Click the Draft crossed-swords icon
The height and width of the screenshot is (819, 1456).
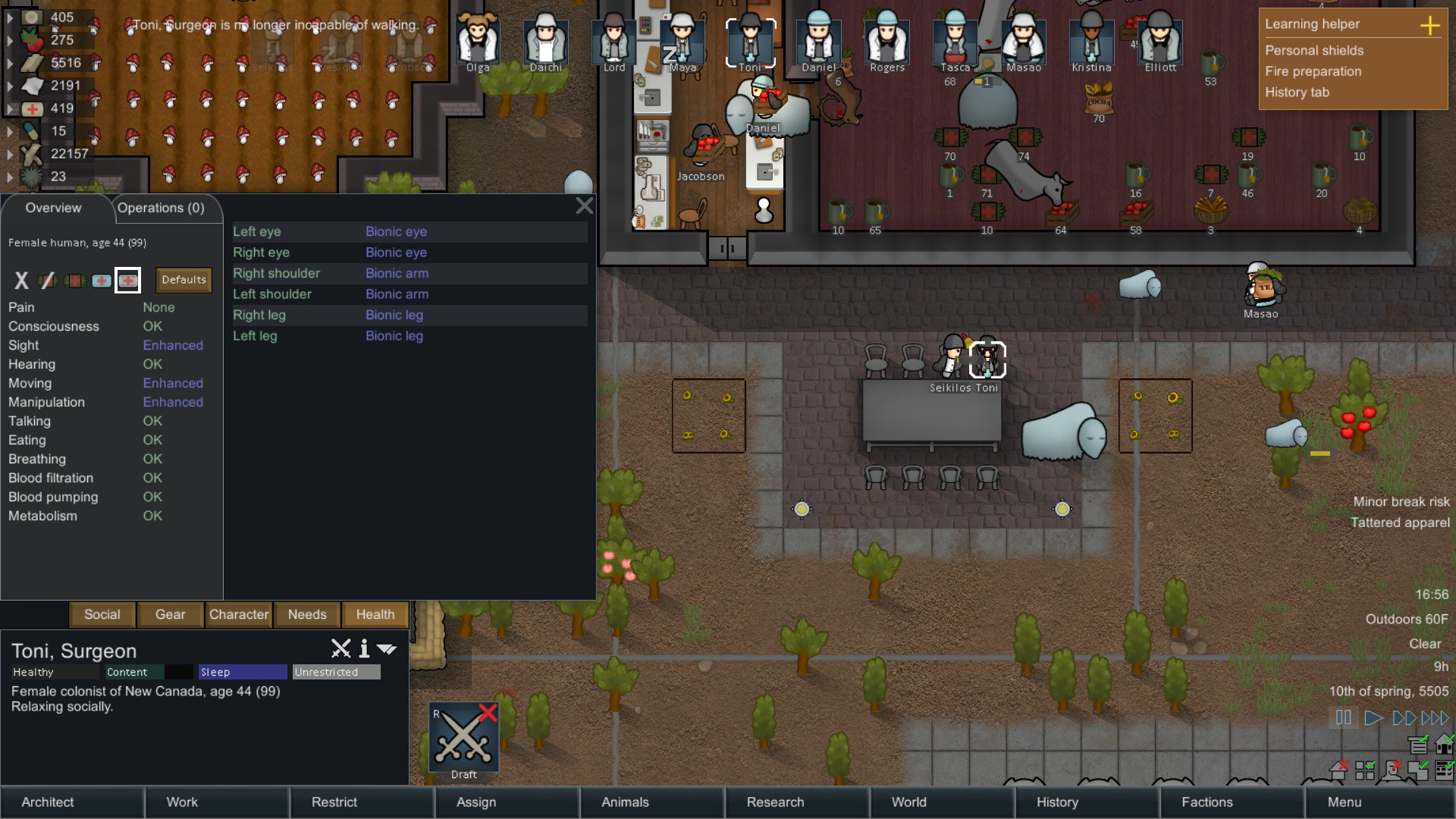(463, 736)
